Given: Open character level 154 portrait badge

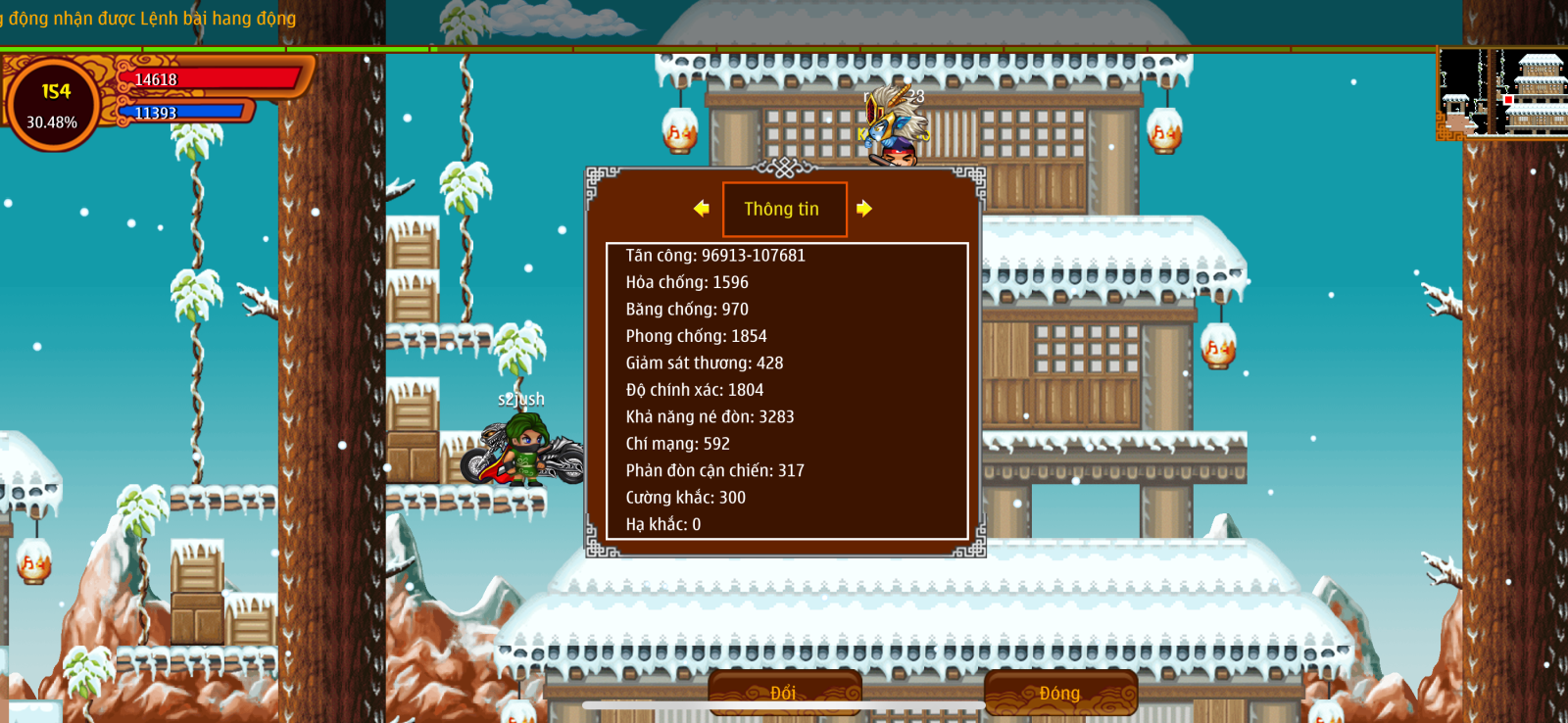Looking at the screenshot, I should [x=54, y=105].
